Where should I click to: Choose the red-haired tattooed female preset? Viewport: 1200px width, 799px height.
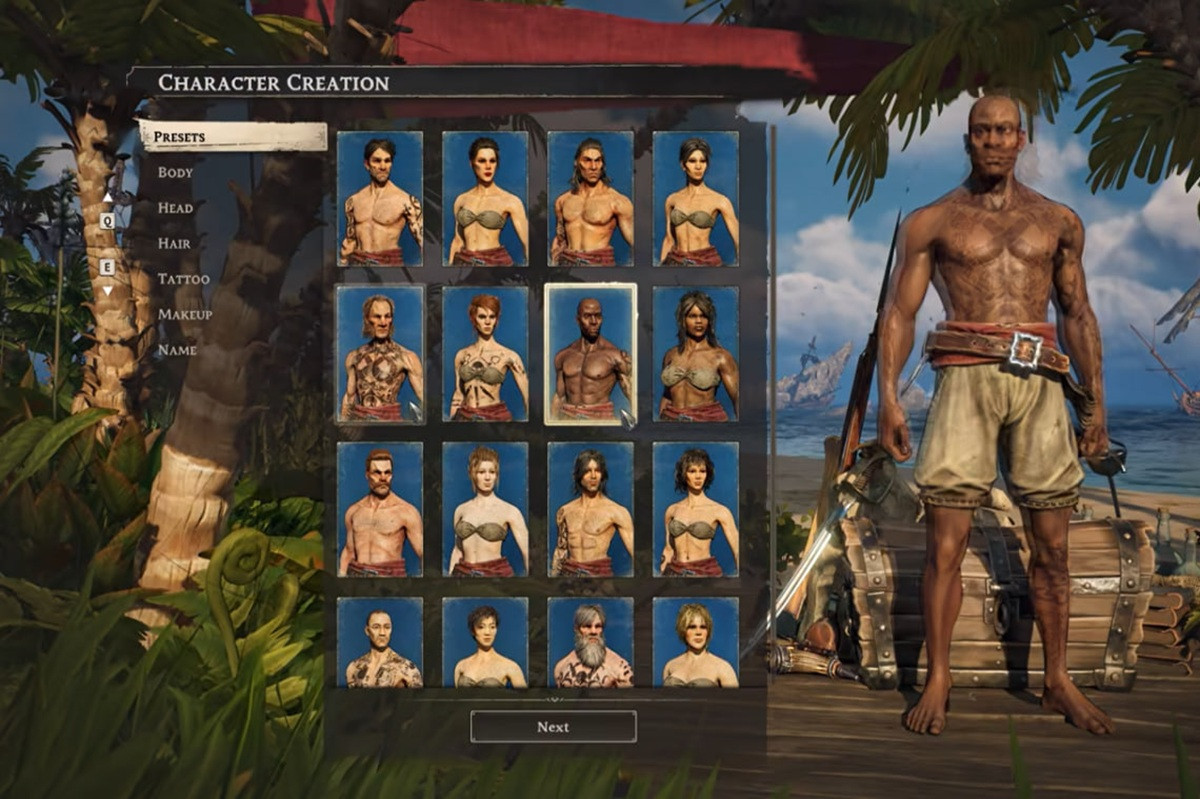point(485,354)
